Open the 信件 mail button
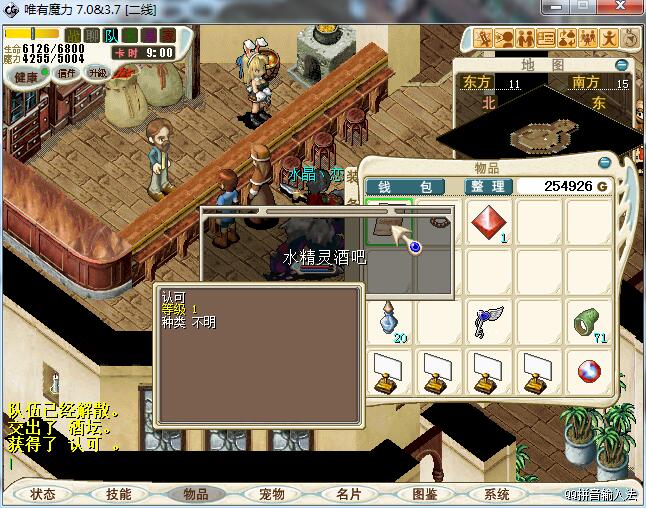 click(68, 73)
